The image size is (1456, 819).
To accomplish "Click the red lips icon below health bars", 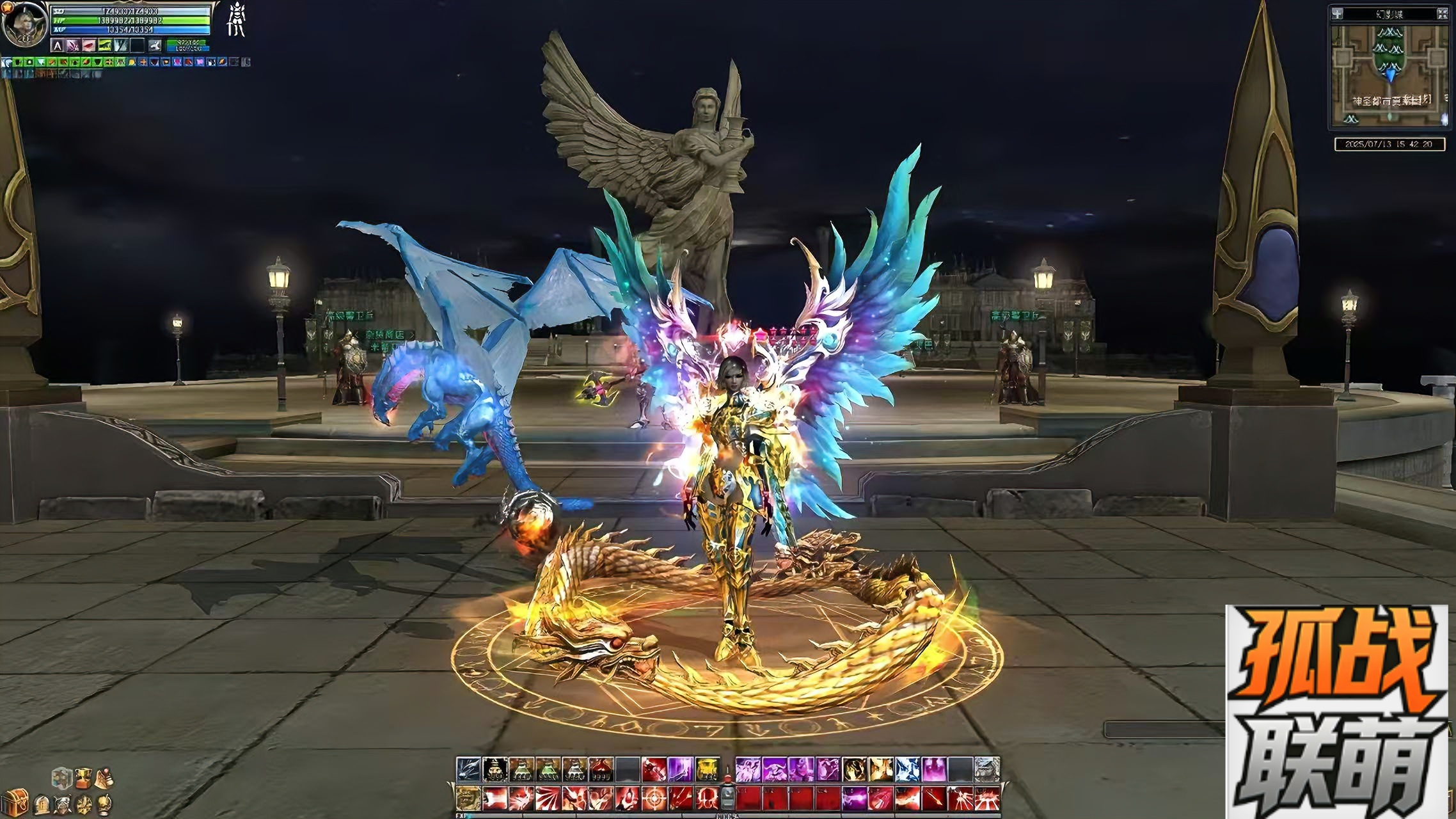I will [88, 45].
